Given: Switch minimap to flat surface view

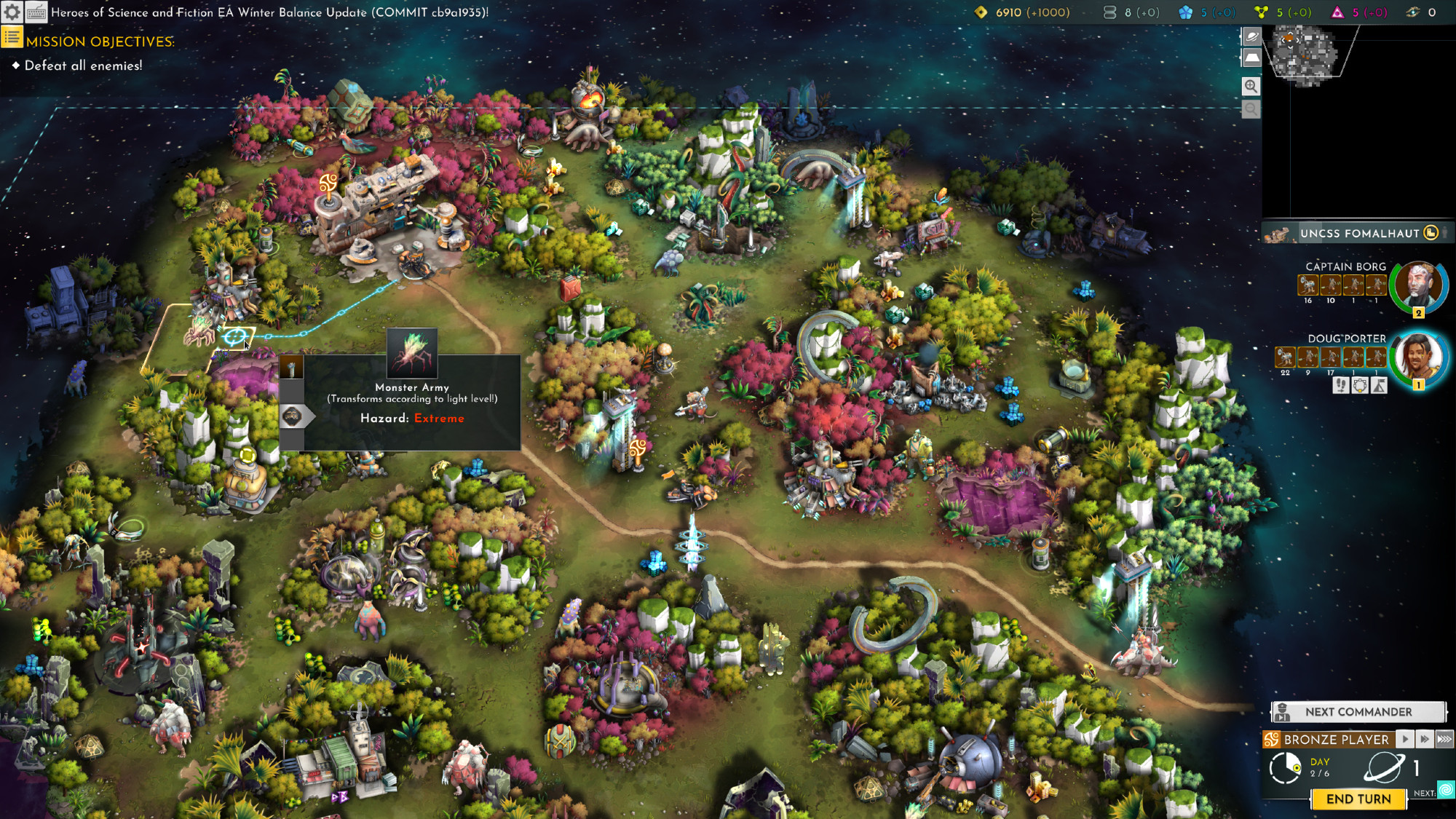Looking at the screenshot, I should [x=1251, y=57].
